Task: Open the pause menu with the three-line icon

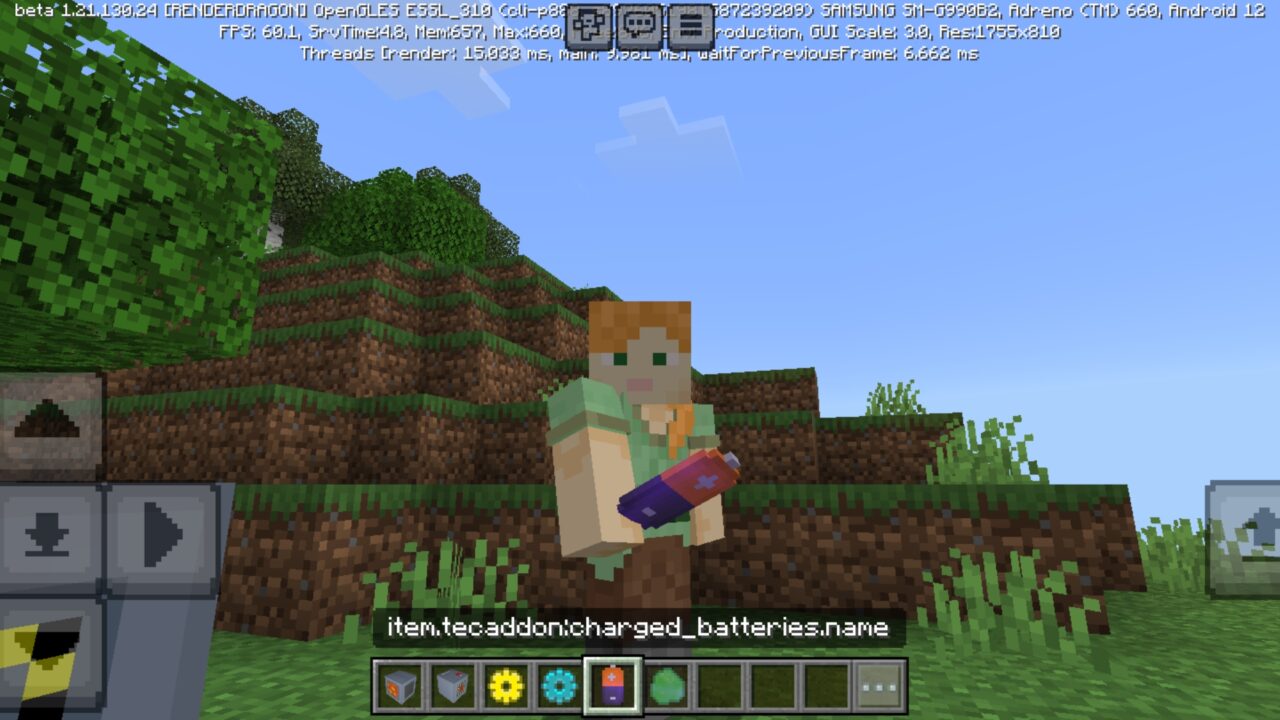Action: click(x=691, y=24)
